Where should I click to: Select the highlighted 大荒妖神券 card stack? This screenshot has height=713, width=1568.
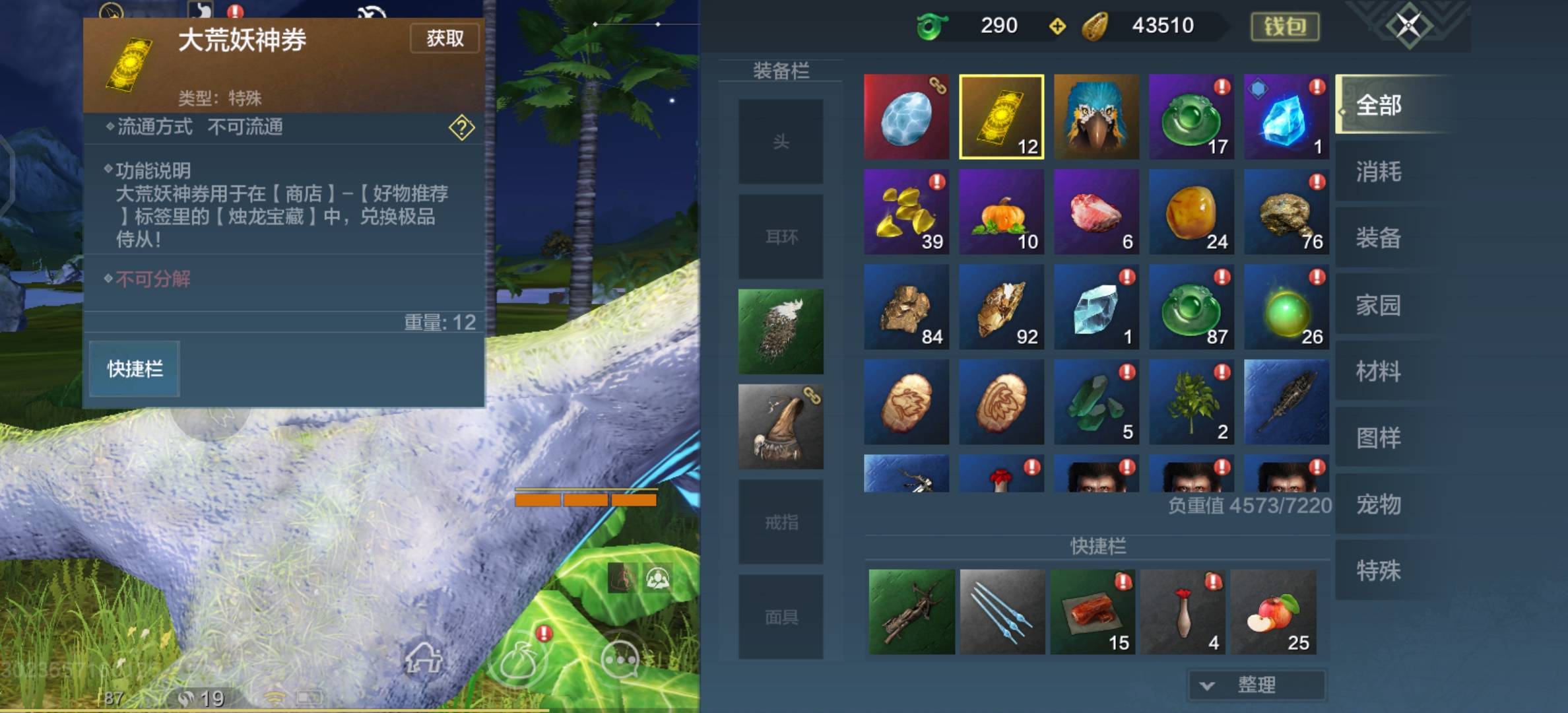(x=1000, y=117)
